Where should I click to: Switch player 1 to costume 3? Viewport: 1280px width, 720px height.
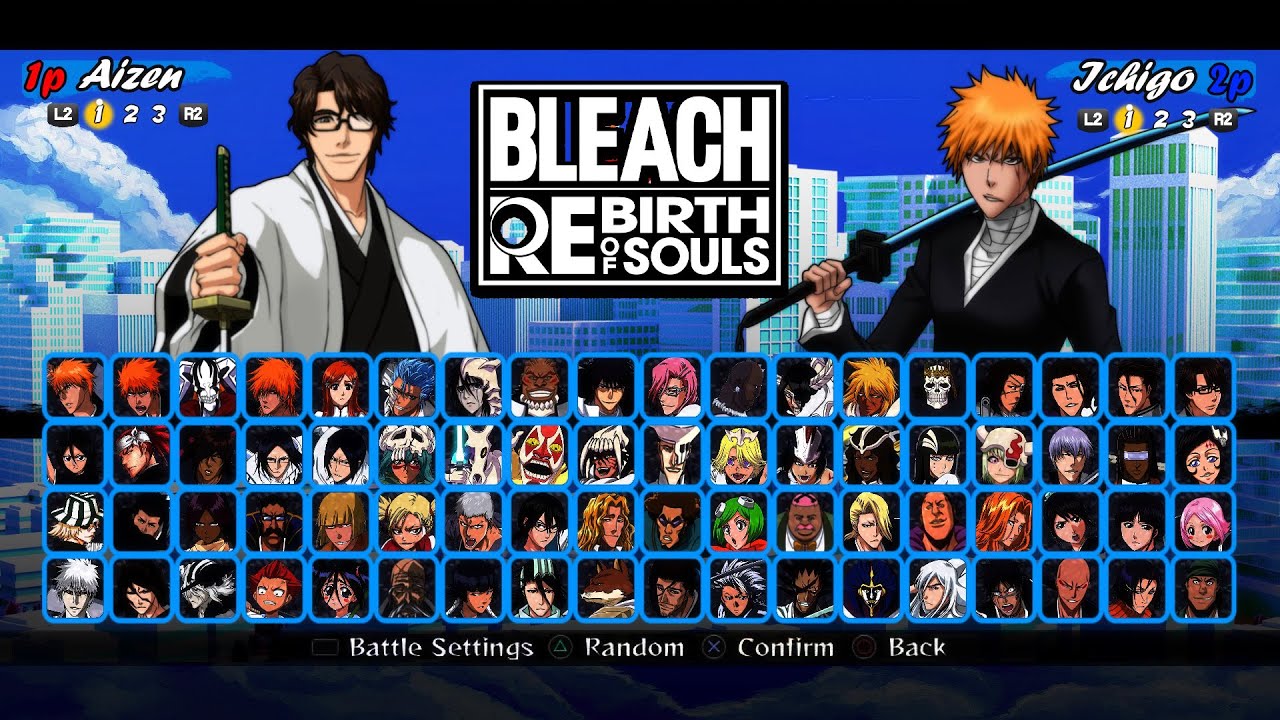[x=158, y=113]
